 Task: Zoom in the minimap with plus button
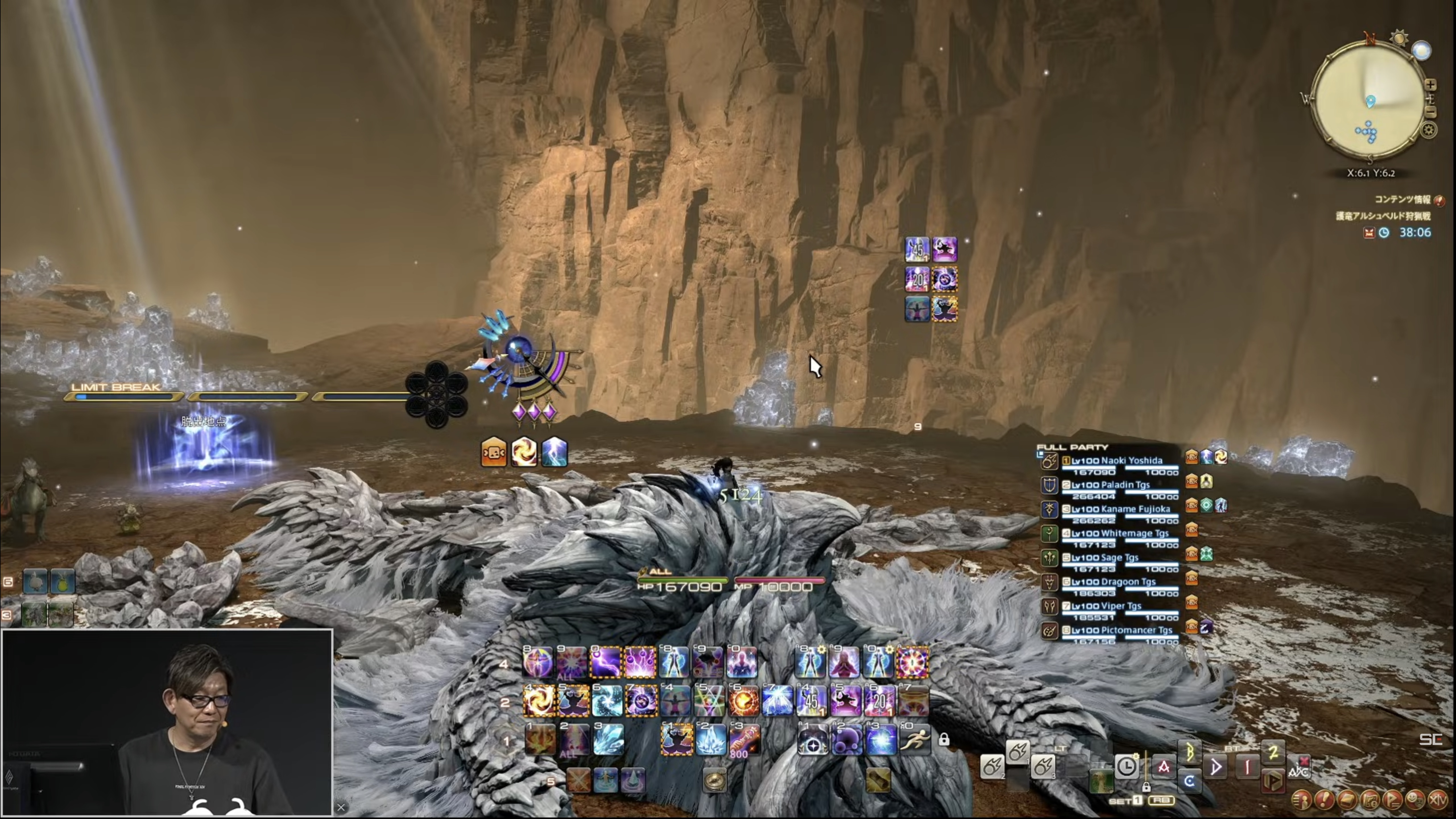click(1431, 85)
